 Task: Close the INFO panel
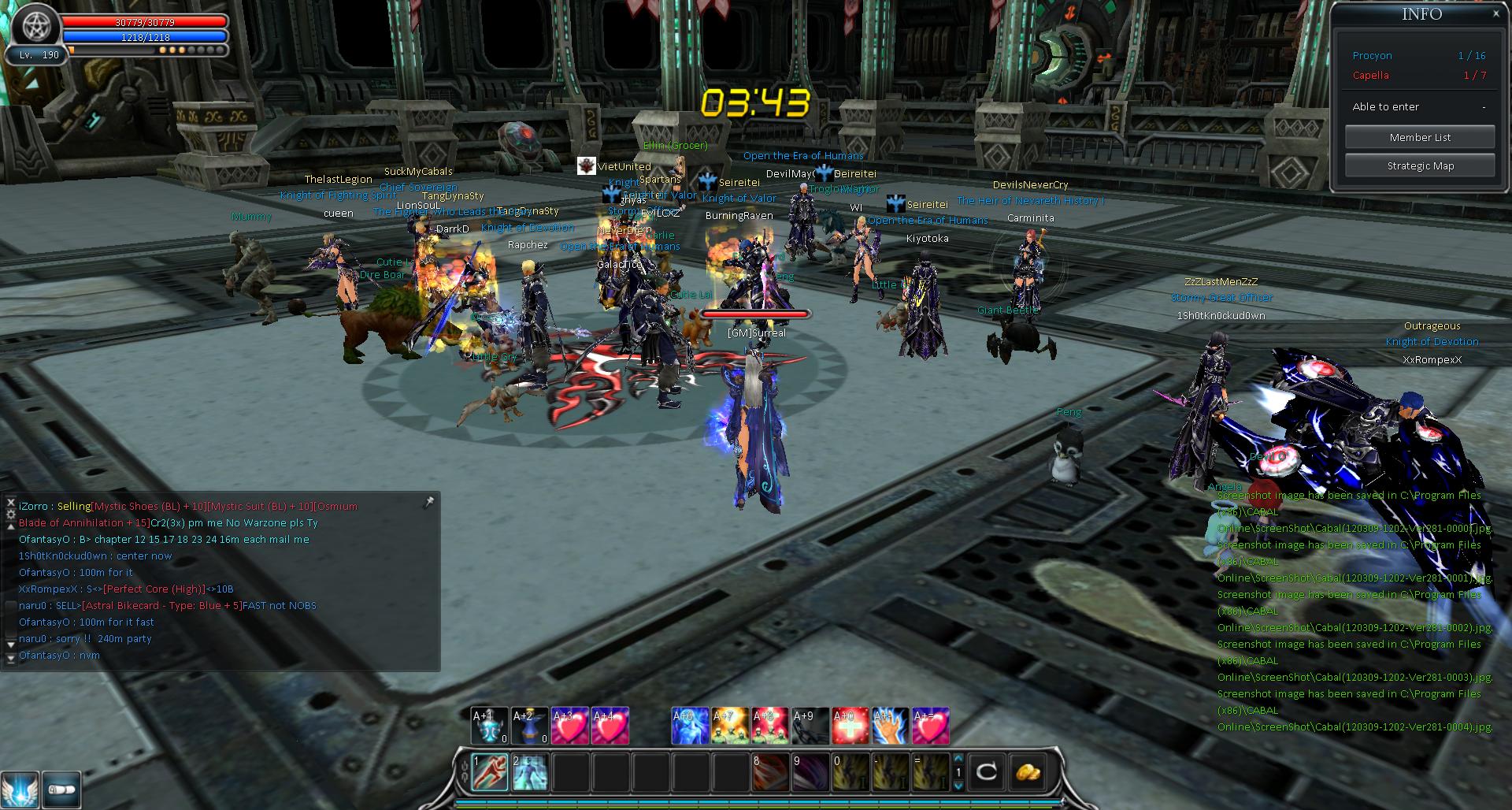tap(1495, 13)
